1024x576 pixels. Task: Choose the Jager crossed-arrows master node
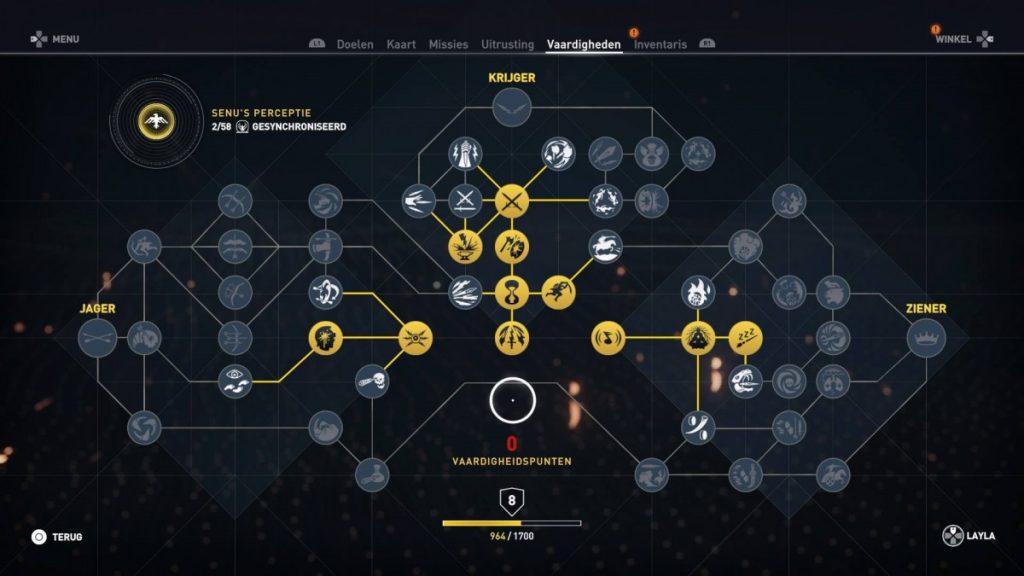coord(98,337)
